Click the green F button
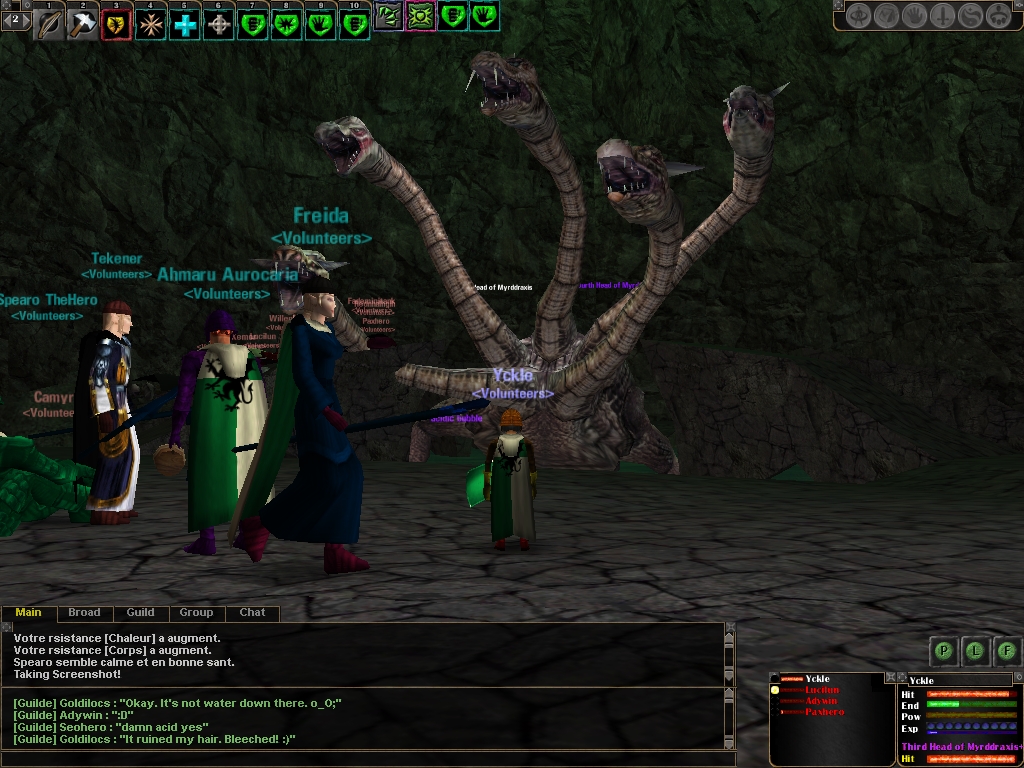Viewport: 1024px width, 768px height. (1007, 651)
